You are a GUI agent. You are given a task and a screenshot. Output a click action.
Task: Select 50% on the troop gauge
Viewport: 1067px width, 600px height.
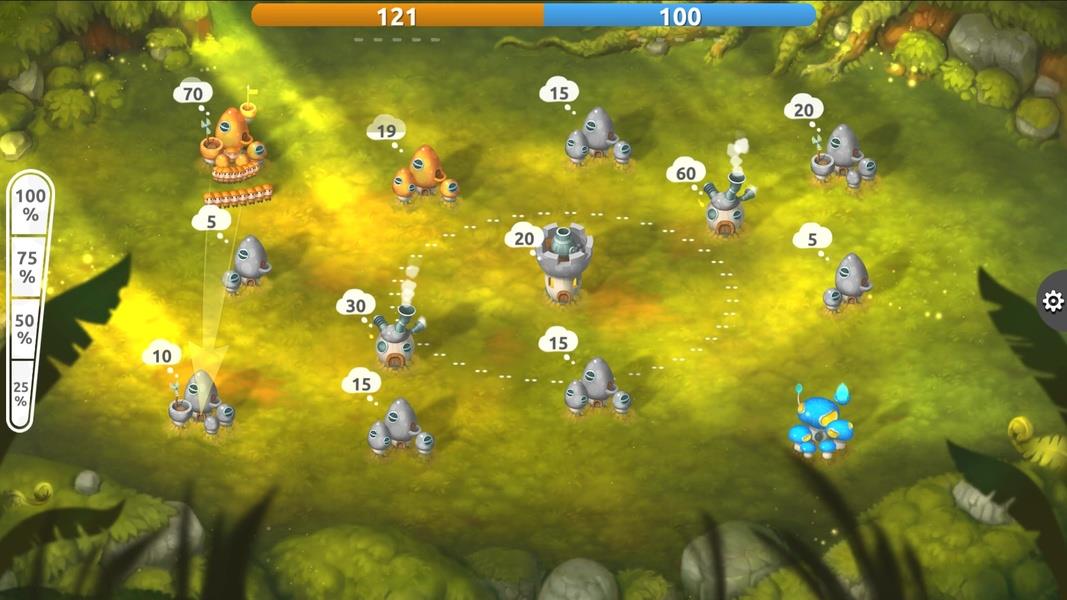pyautogui.click(x=29, y=331)
